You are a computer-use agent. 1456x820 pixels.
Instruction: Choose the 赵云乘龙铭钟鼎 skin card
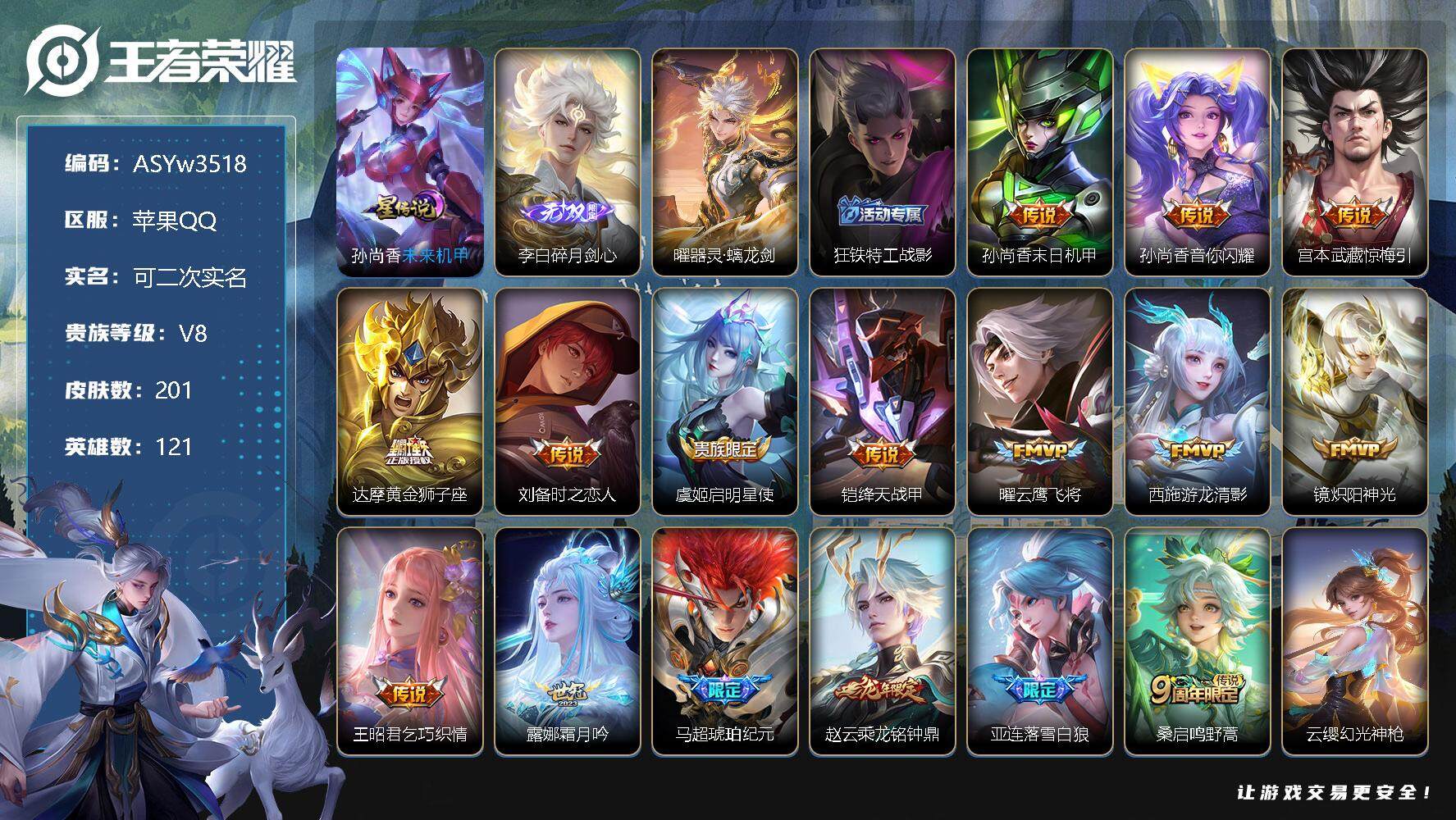point(883,640)
